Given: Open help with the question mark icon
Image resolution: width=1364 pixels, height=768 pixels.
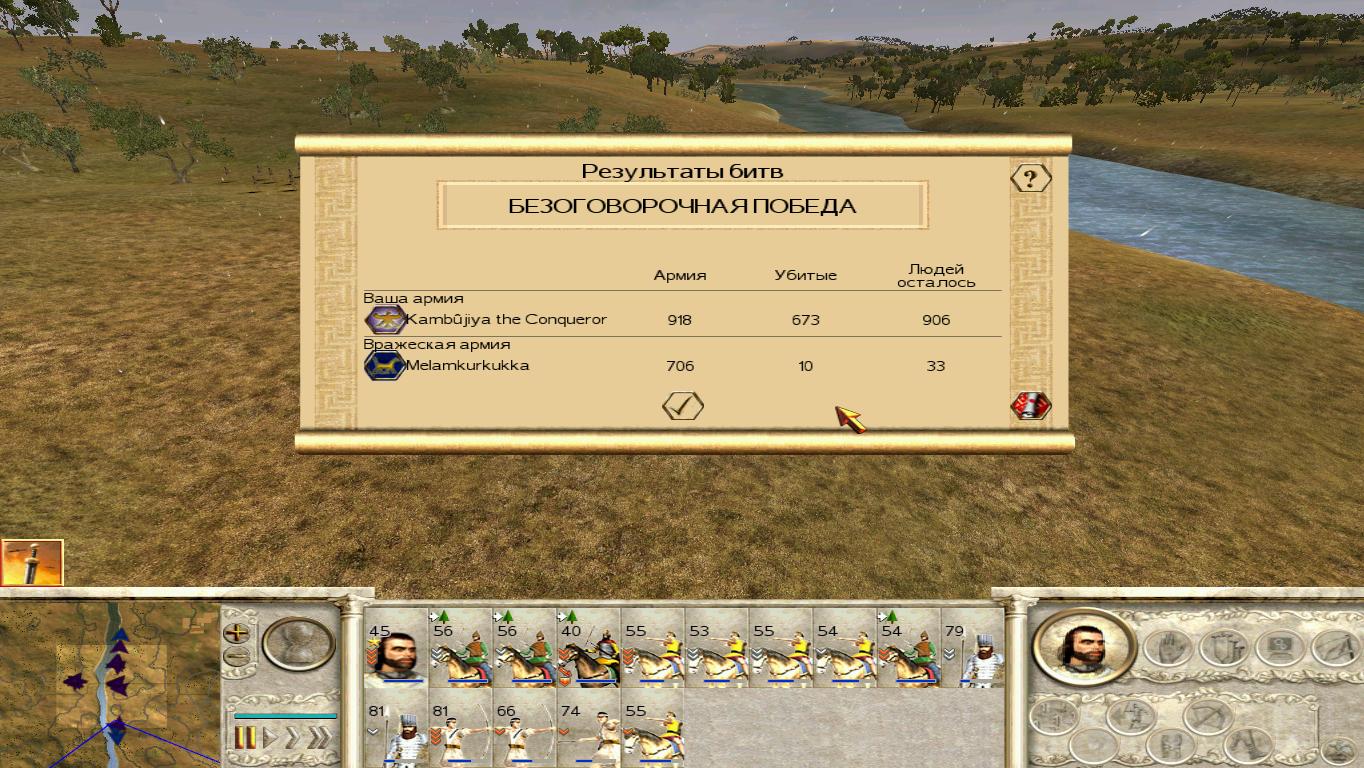Looking at the screenshot, I should (x=1030, y=179).
